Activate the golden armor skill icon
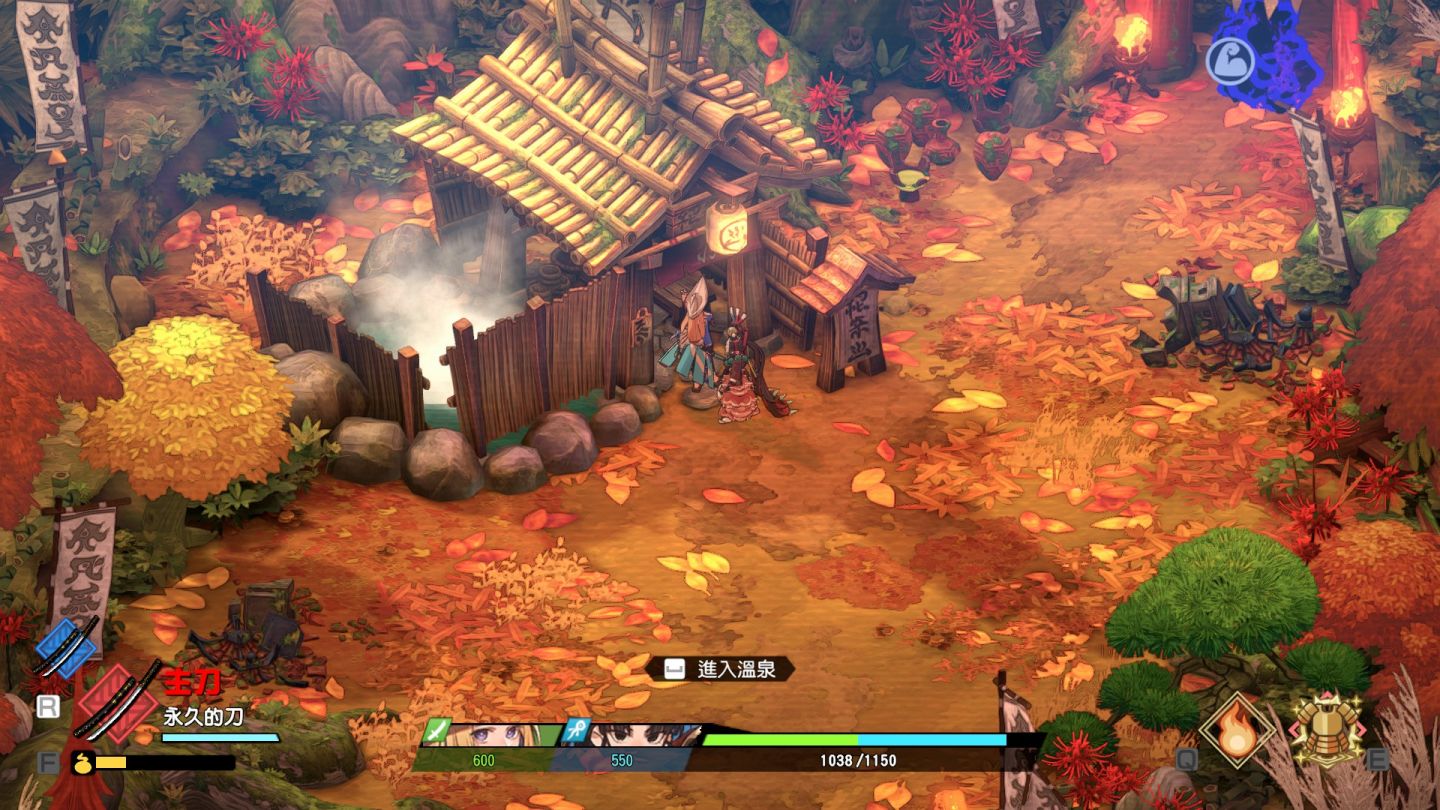Viewport: 1440px width, 810px height. coord(1327,729)
